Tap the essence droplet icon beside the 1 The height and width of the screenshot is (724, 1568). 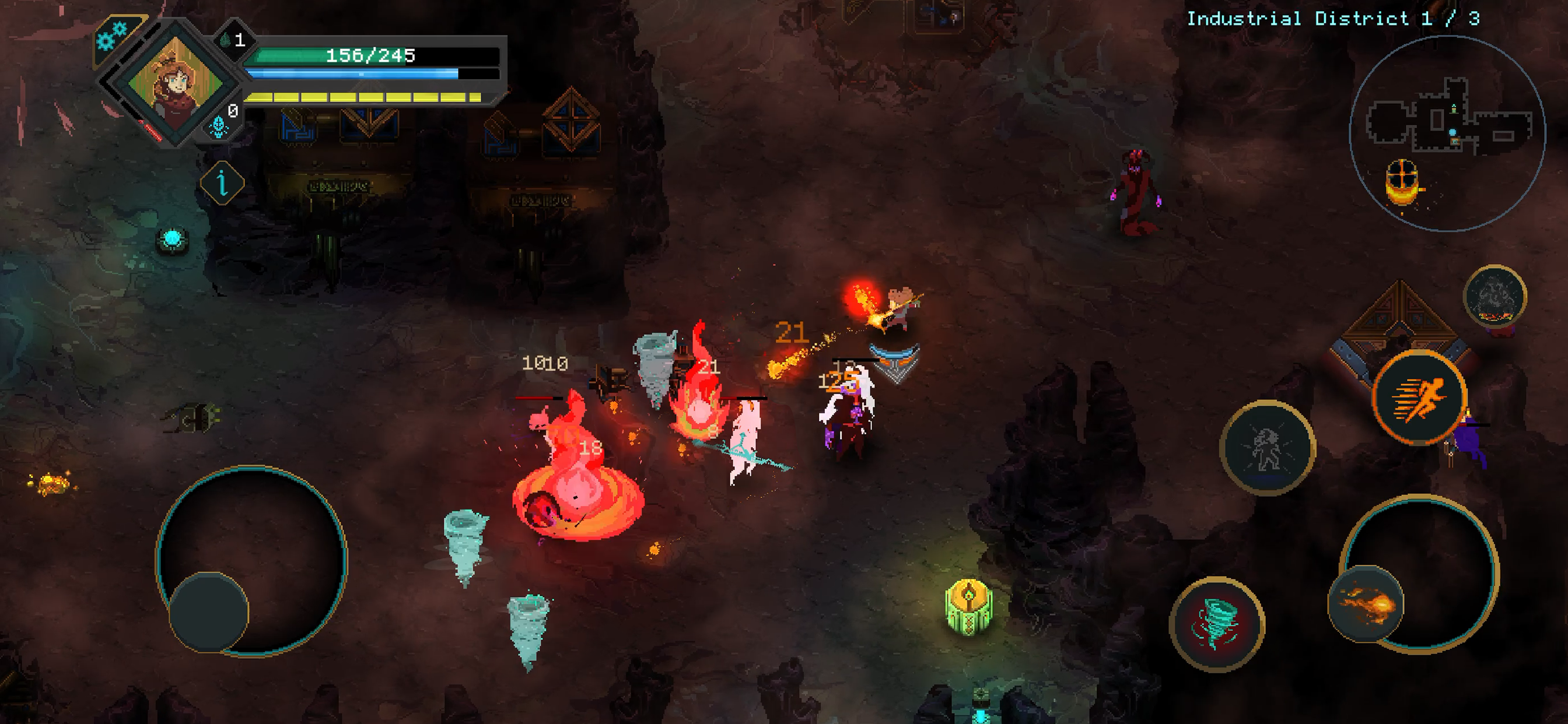[226, 42]
